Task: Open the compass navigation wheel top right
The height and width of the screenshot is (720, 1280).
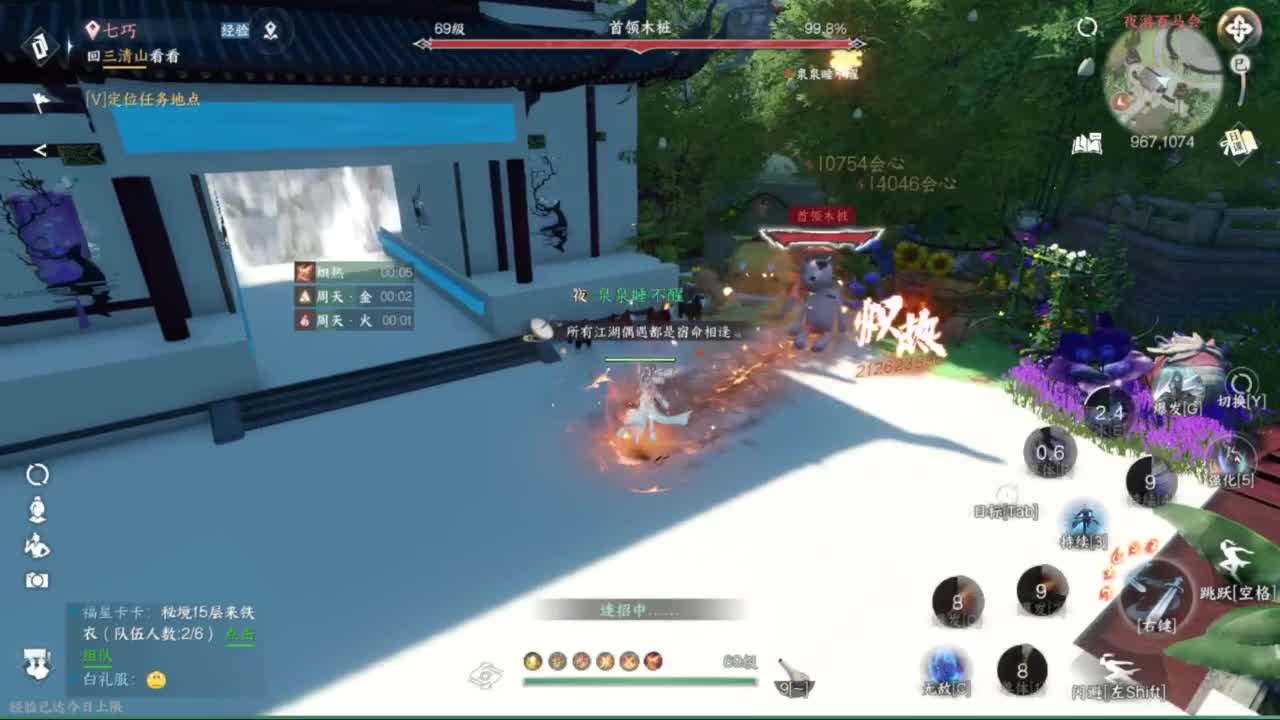Action: pyautogui.click(x=1240, y=27)
